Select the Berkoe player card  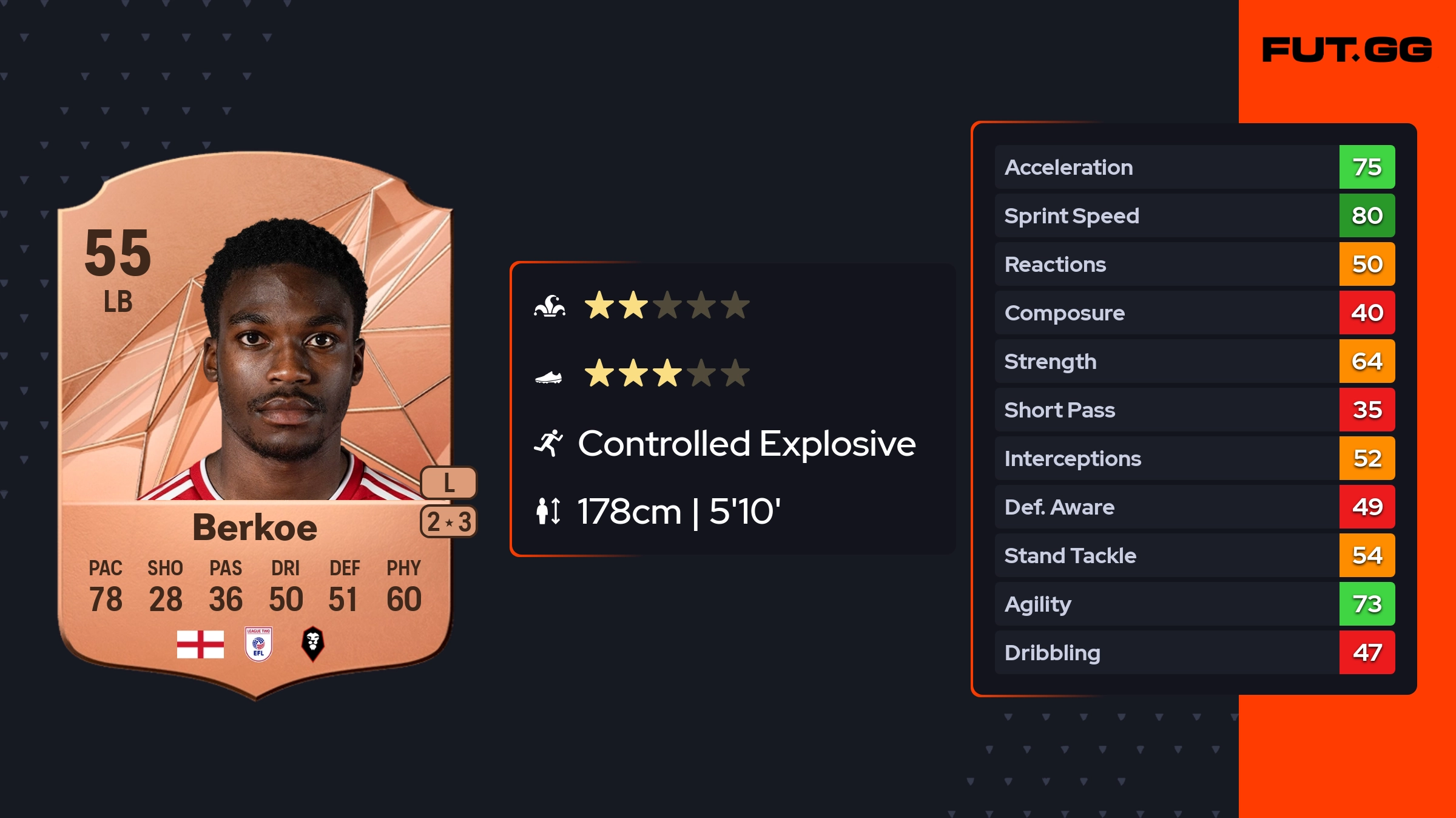(255, 425)
